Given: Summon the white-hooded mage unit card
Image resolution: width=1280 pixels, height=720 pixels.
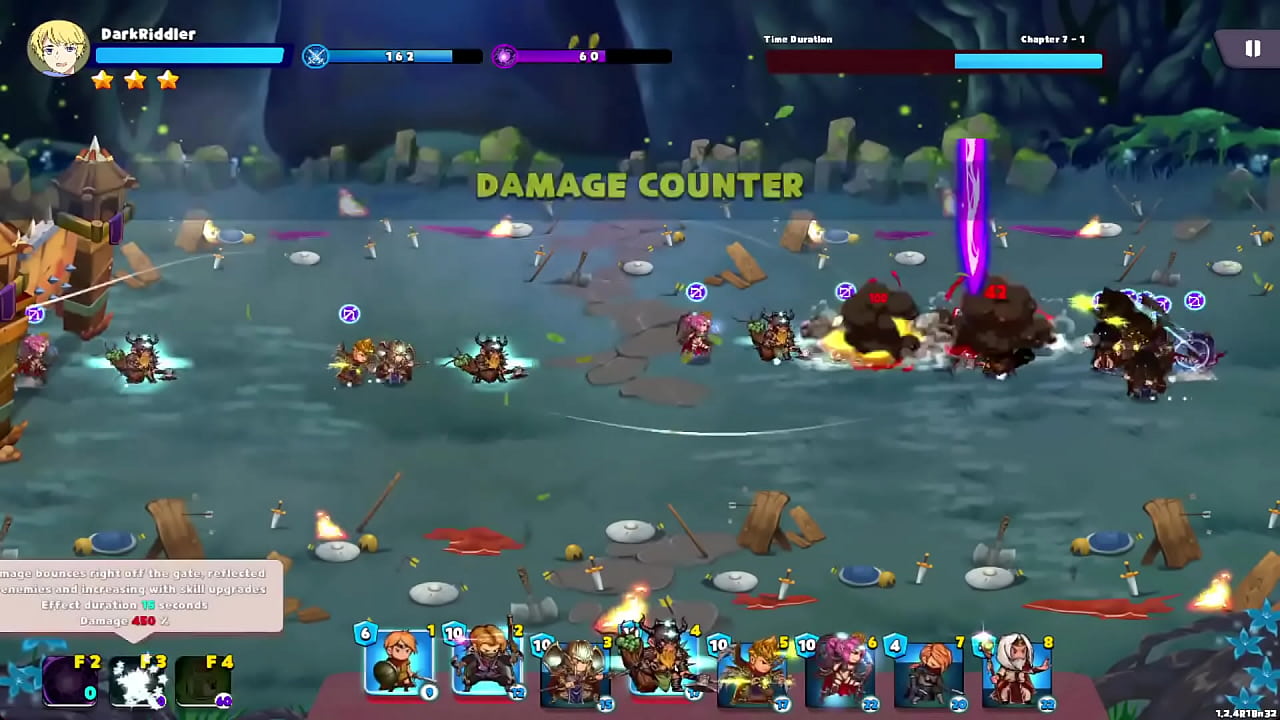Looking at the screenshot, I should coord(1018,670).
